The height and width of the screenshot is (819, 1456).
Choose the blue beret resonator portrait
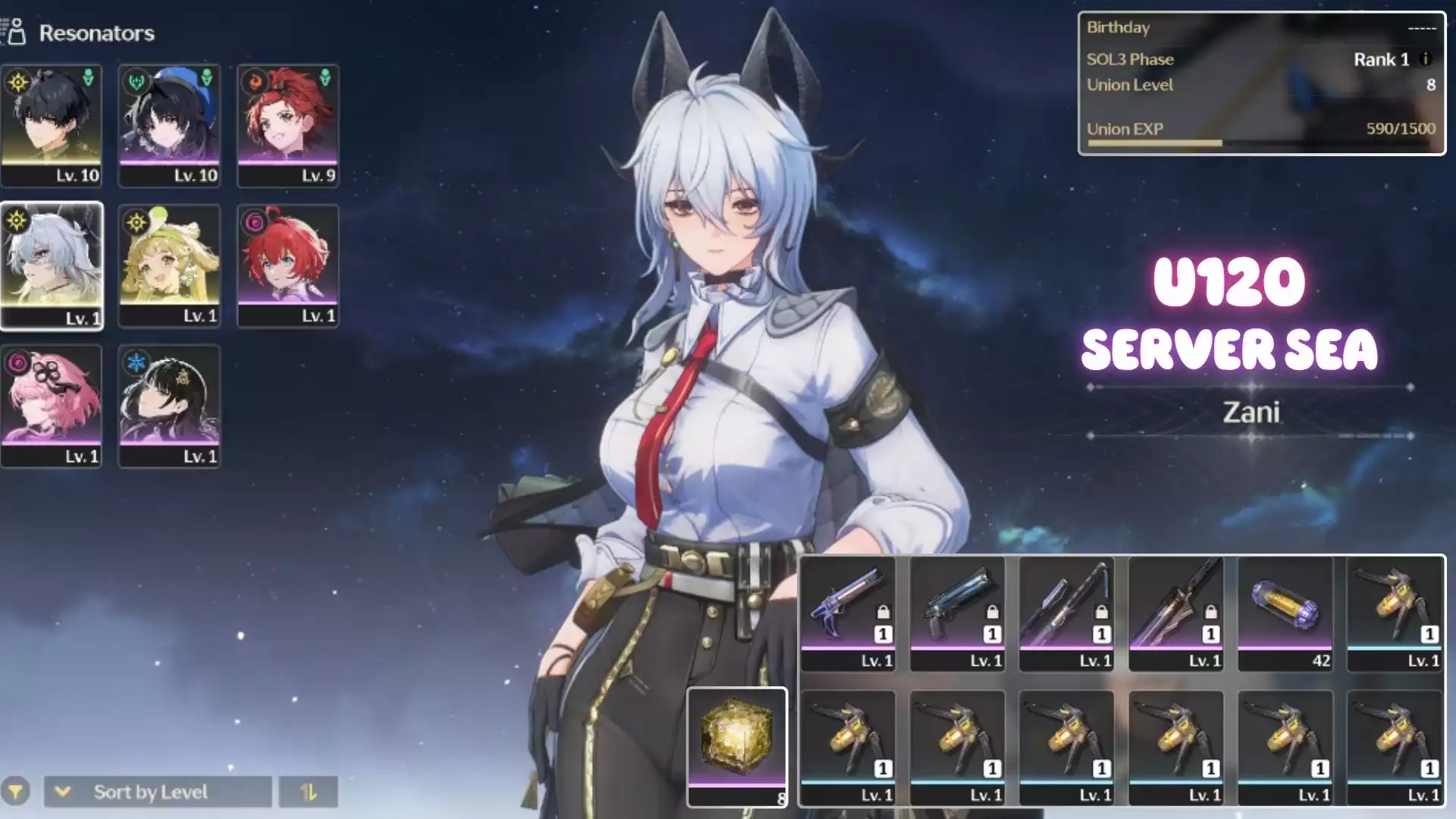(169, 125)
